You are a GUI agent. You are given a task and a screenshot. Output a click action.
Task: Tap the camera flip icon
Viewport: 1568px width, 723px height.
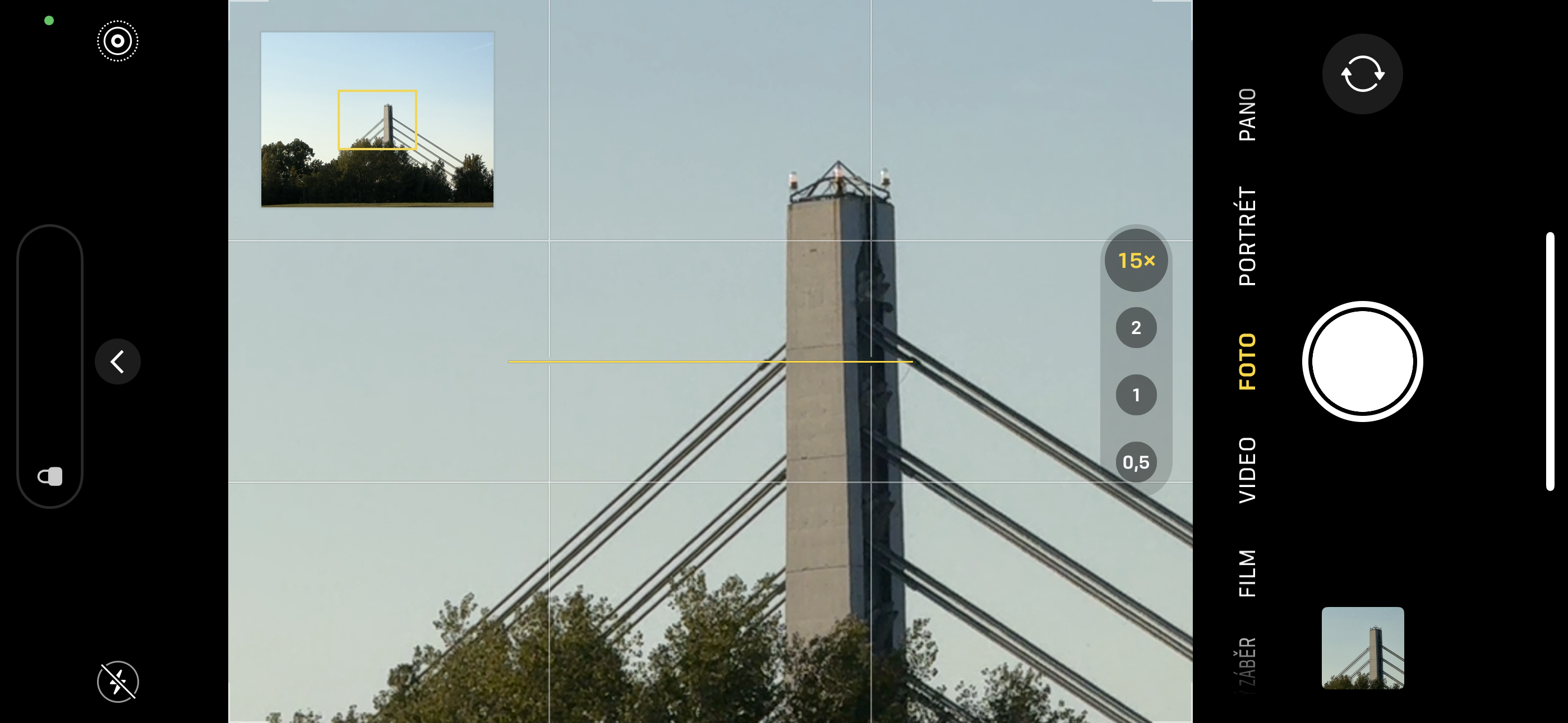coord(1362,73)
